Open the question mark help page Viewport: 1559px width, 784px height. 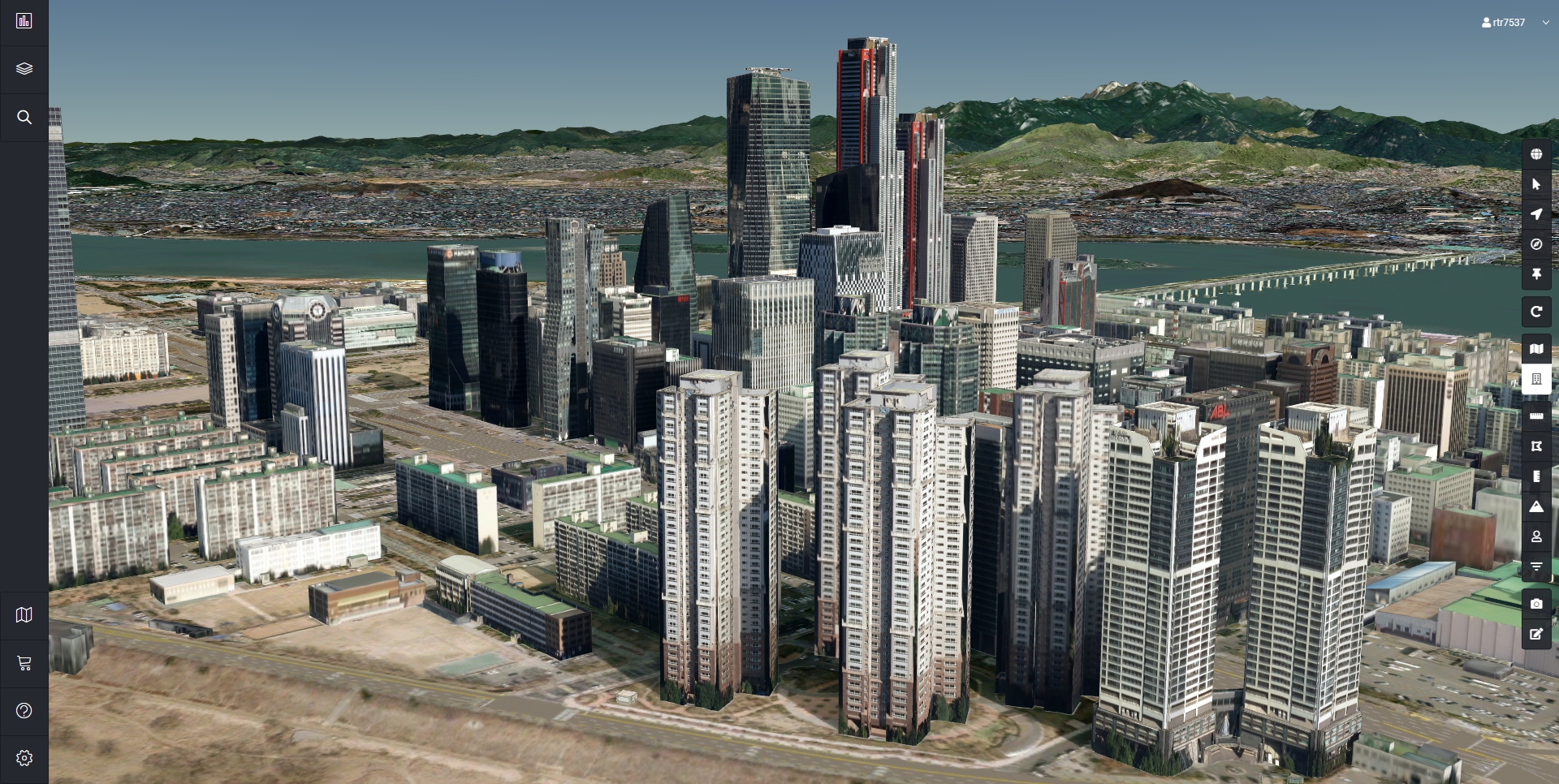(24, 711)
